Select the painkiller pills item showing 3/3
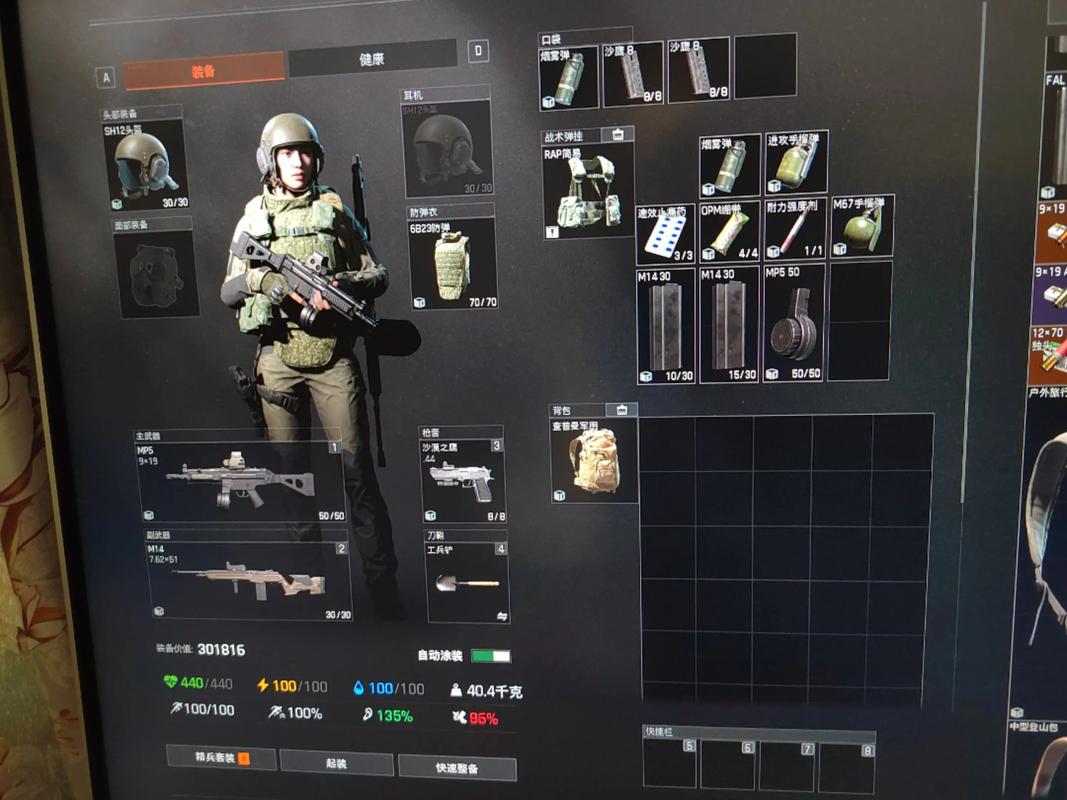 pyautogui.click(x=665, y=235)
